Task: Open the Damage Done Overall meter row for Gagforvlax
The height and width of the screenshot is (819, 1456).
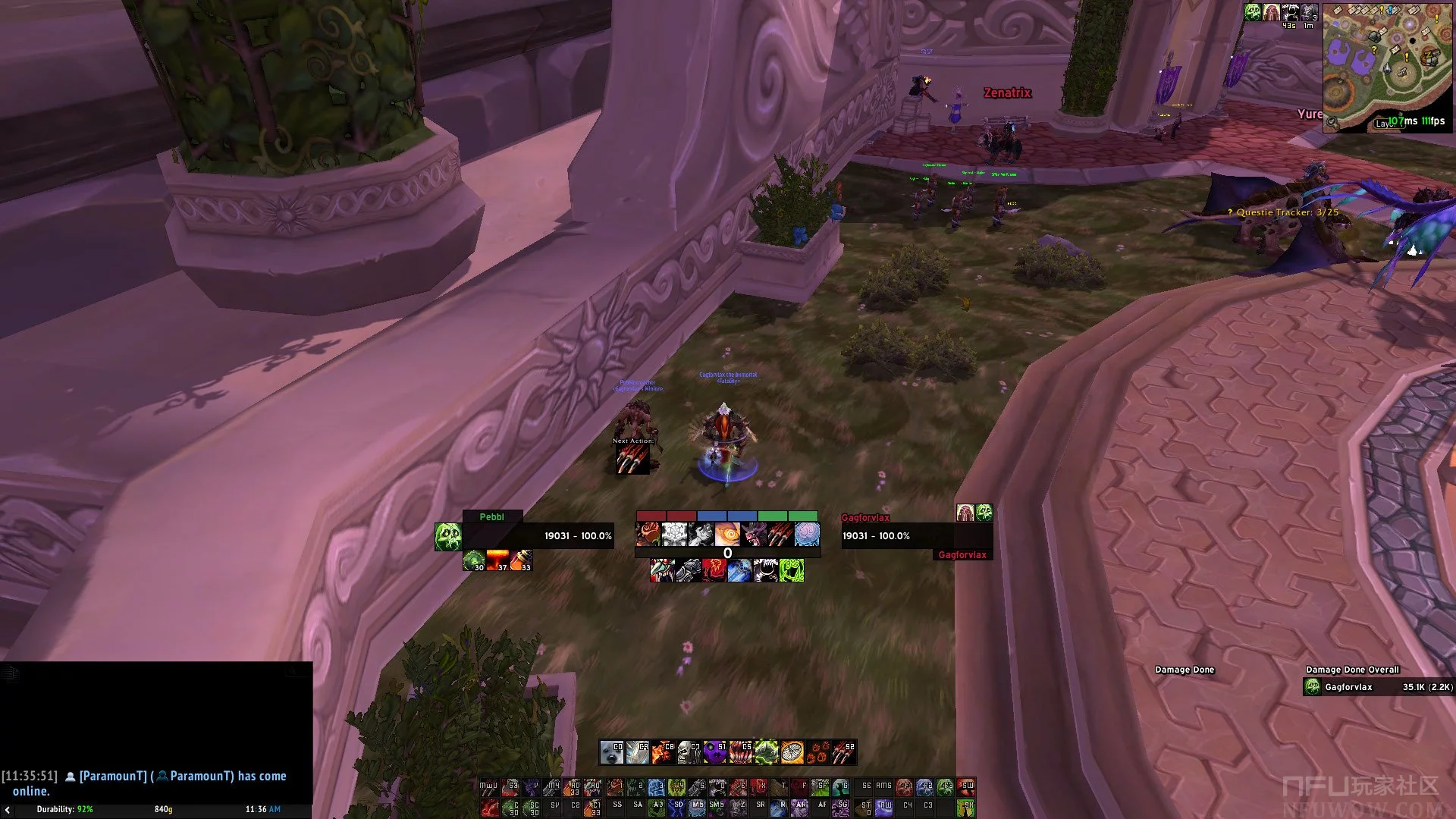Action: tap(1378, 687)
